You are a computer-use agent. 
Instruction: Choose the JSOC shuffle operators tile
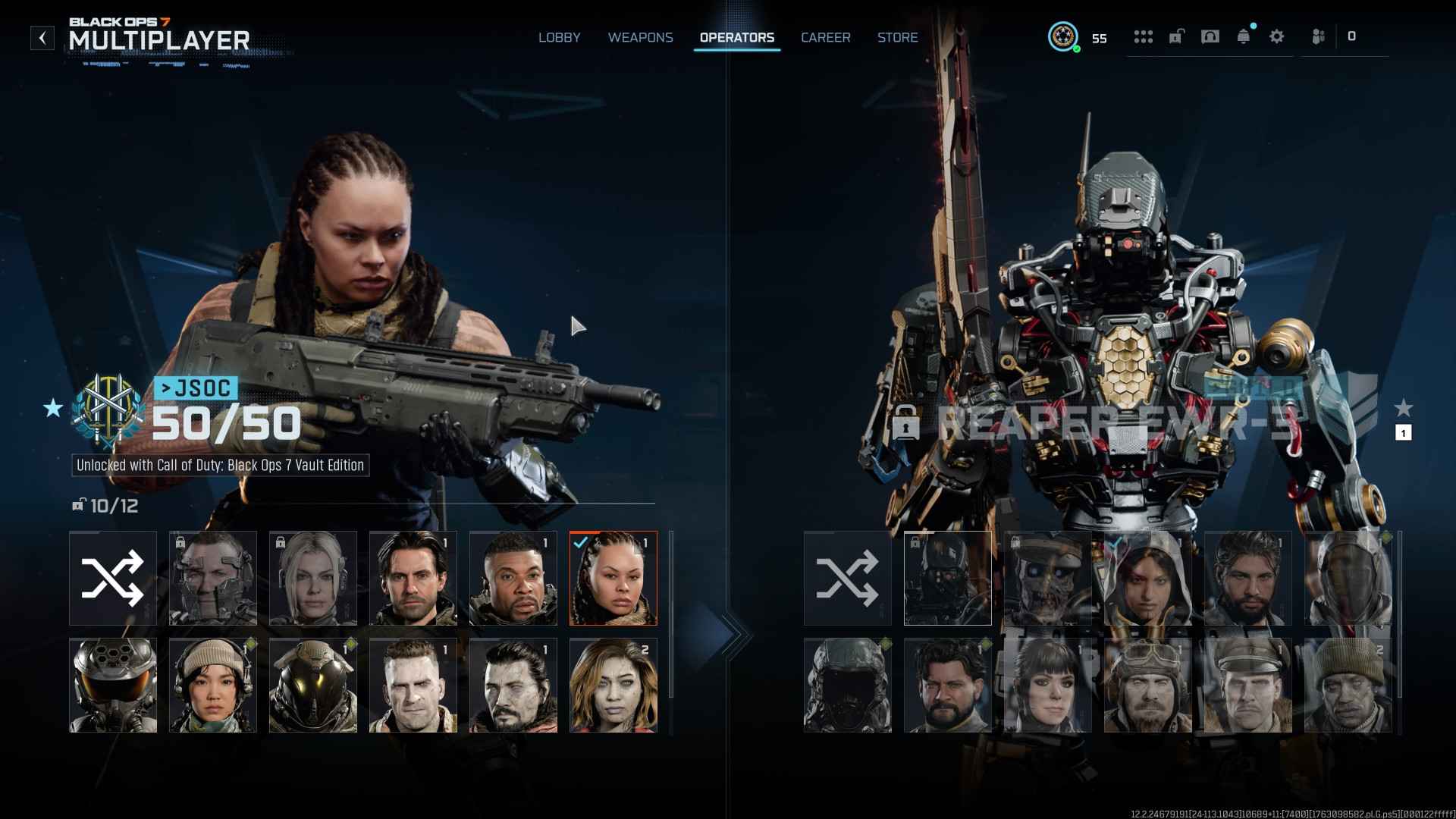pos(113,578)
